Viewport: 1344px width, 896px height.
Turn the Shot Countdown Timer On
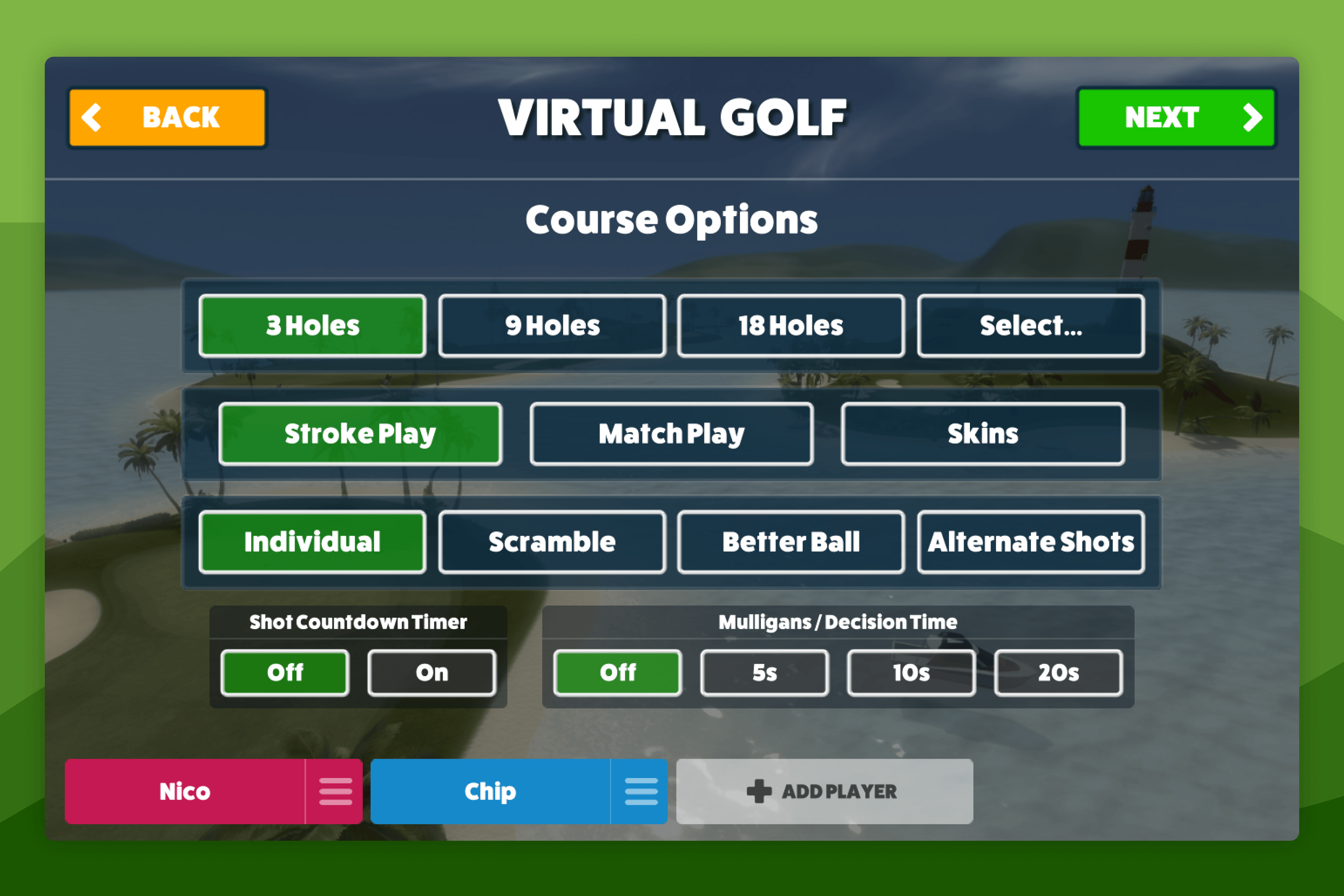click(x=432, y=673)
